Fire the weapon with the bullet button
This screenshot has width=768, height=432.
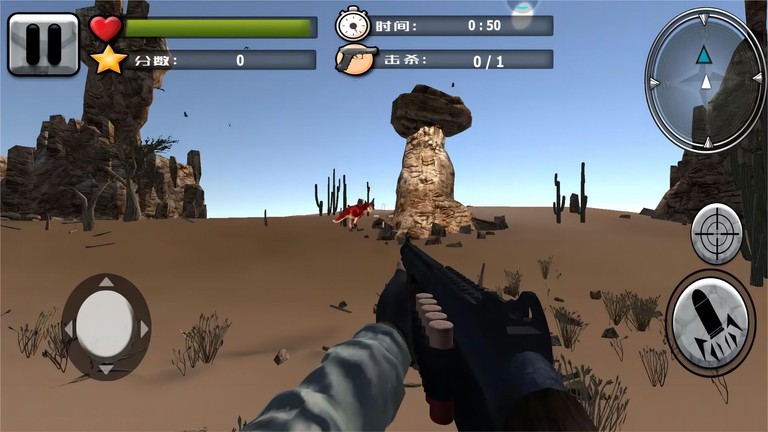pos(710,323)
